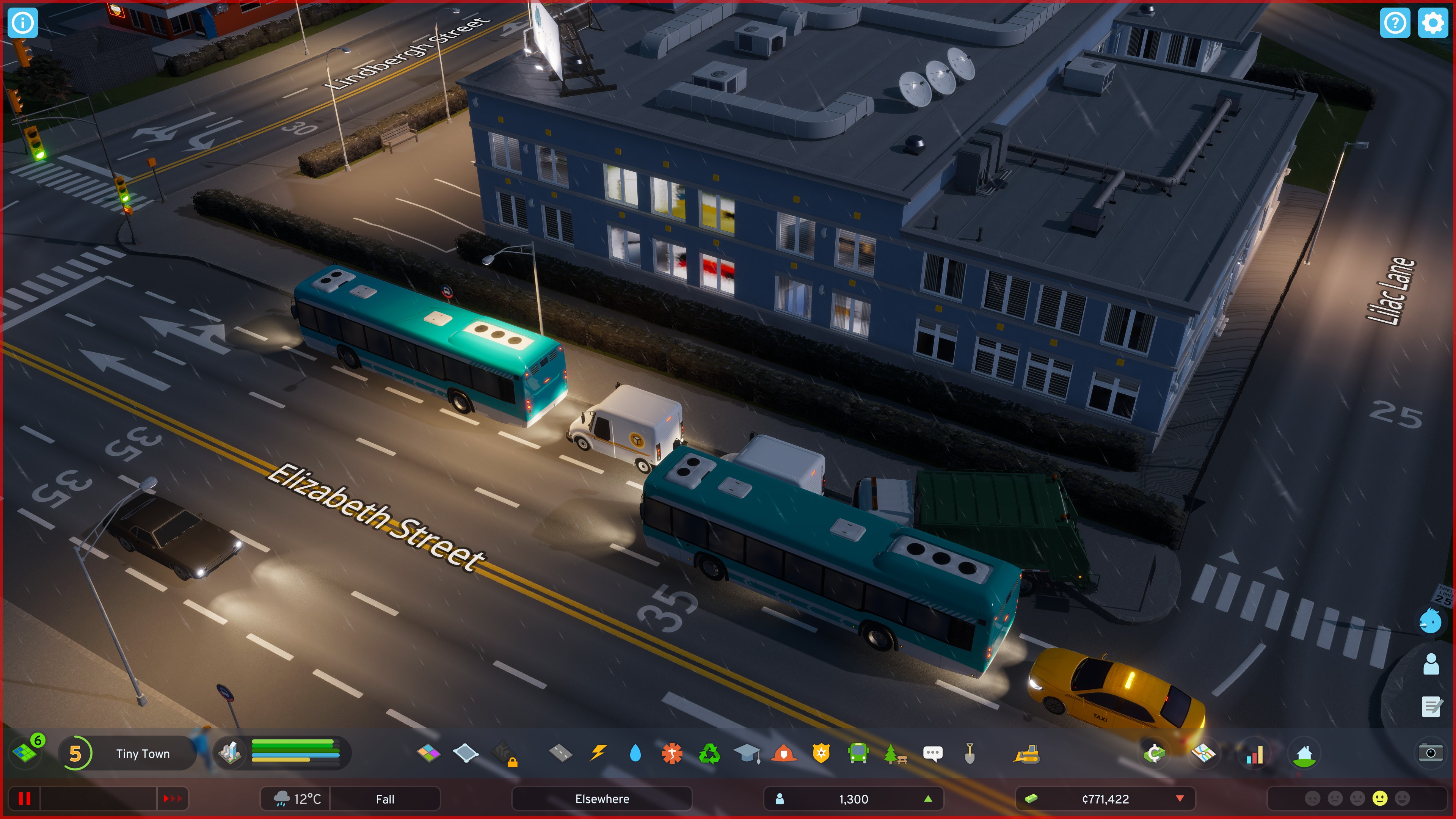The width and height of the screenshot is (1456, 819).
Task: Click the yellow happiness smiley indicator
Action: [x=1380, y=798]
